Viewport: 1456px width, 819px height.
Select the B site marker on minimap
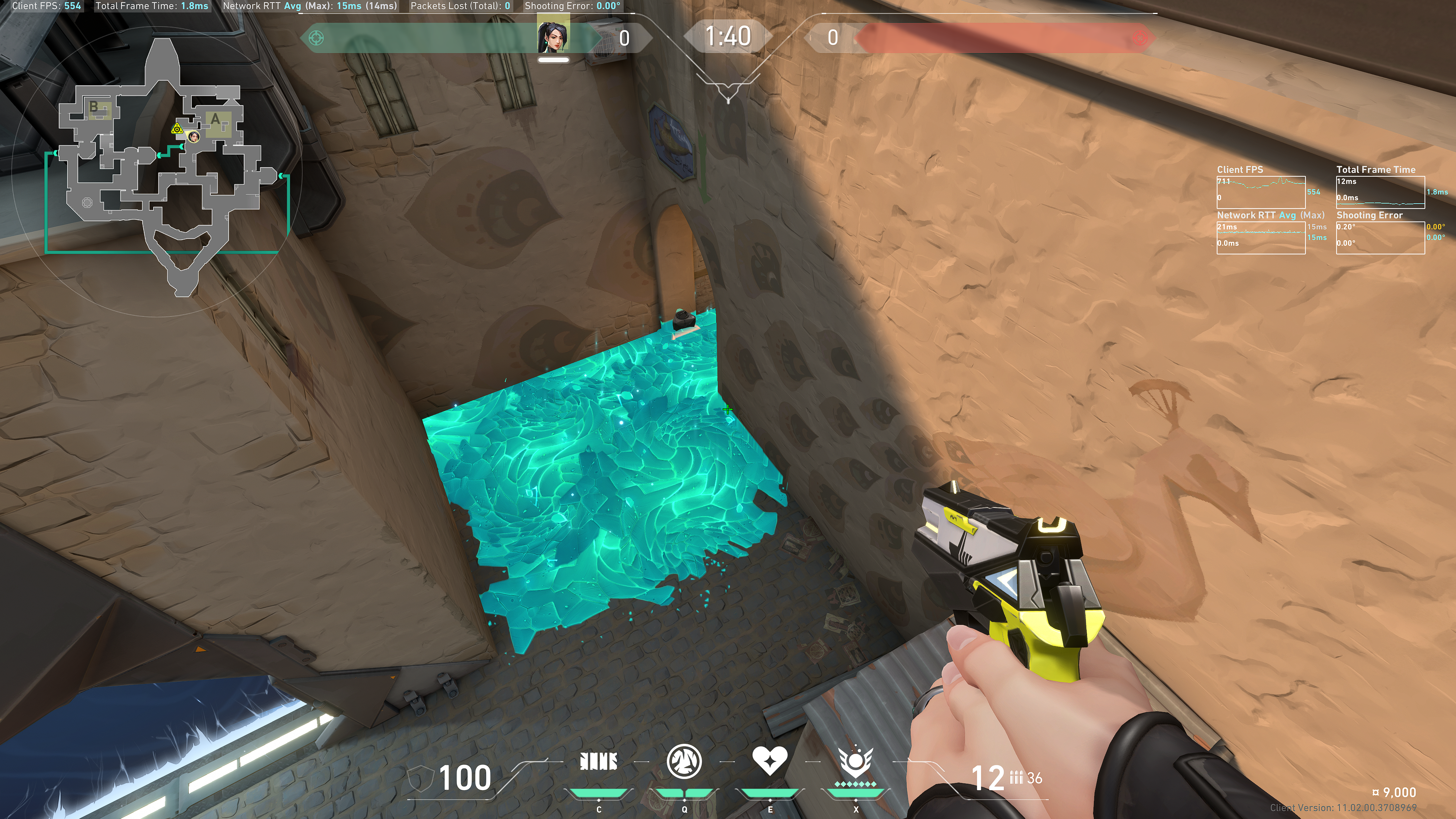[x=94, y=107]
